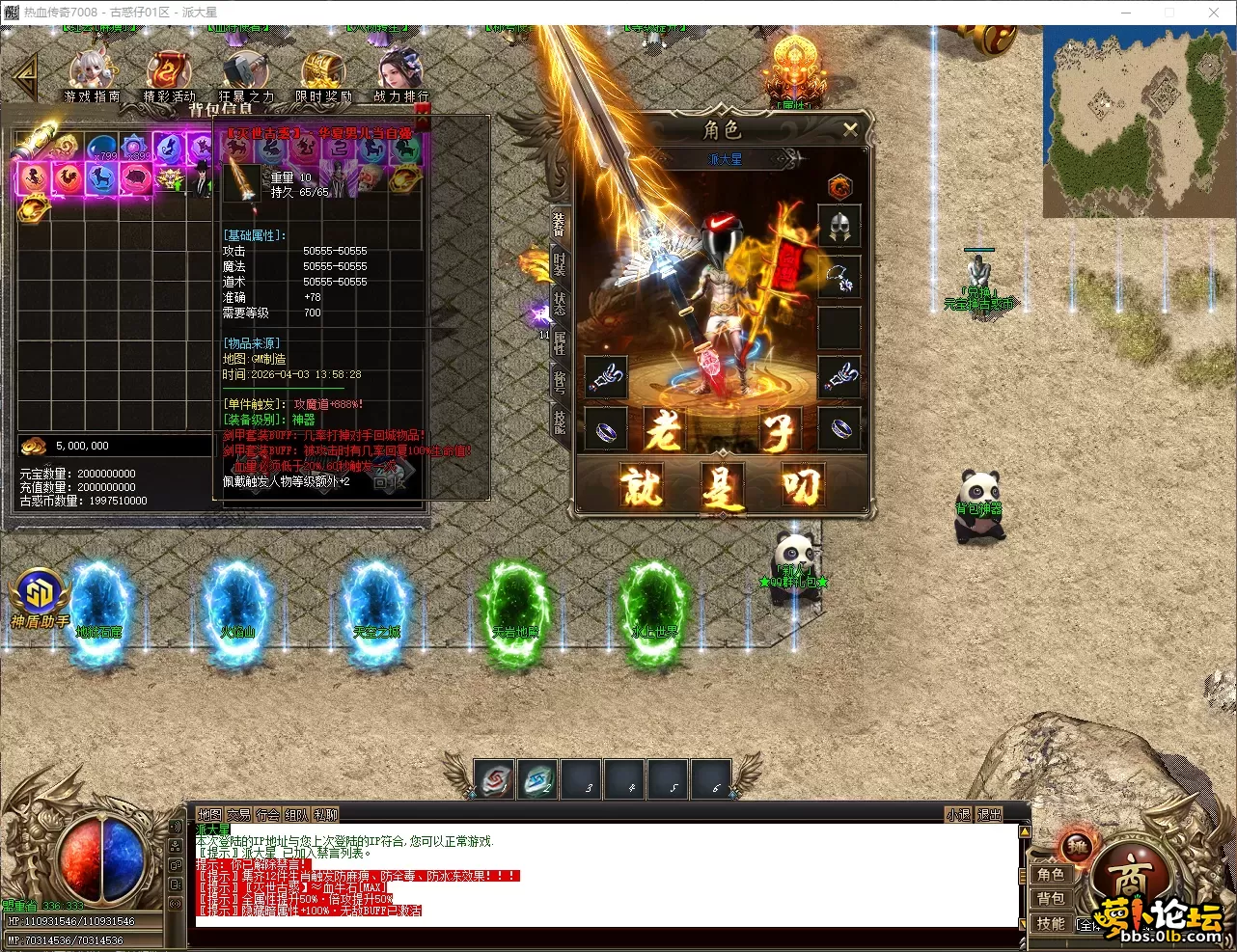This screenshot has height=952, width=1237.
Task: Select the 行会 guild chat channel
Action: 268,815
